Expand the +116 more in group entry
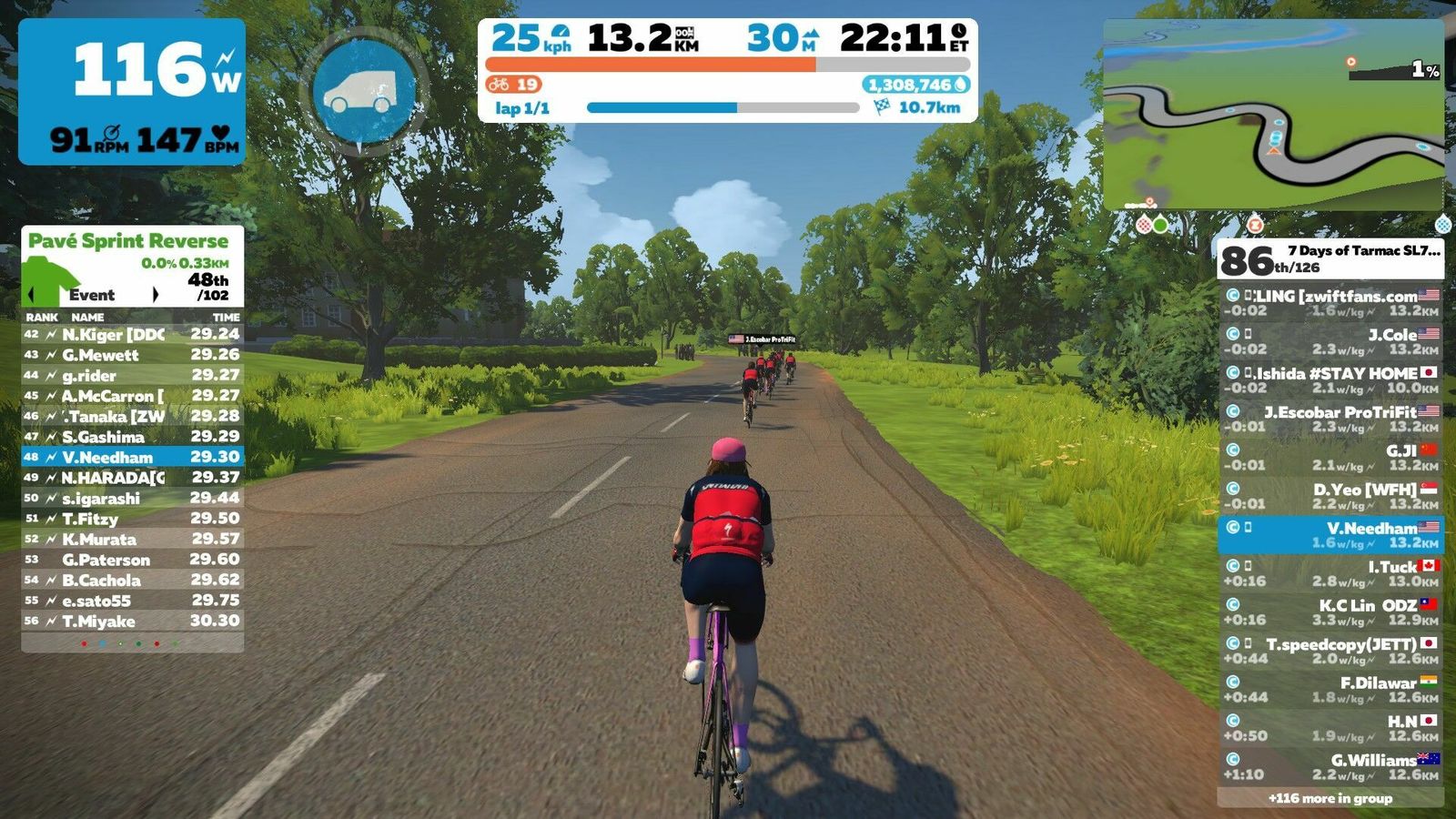This screenshot has height=819, width=1456. pyautogui.click(x=1330, y=798)
